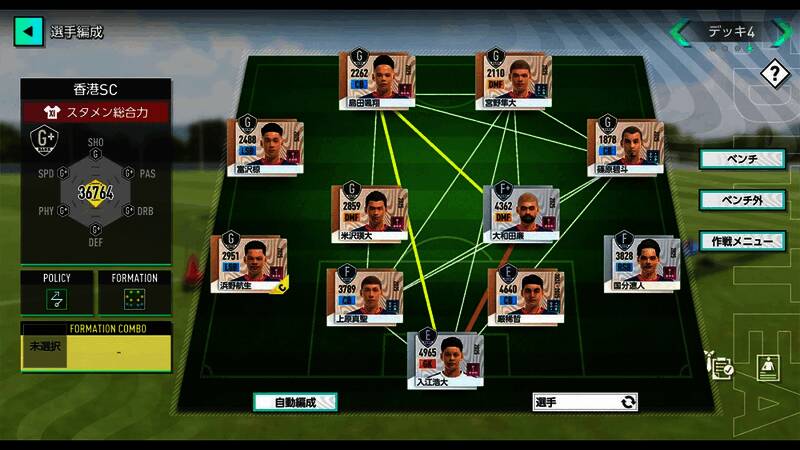The width and height of the screenshot is (800, 450).
Task: Open the ベンチ外 reserves list
Action: pos(742,200)
